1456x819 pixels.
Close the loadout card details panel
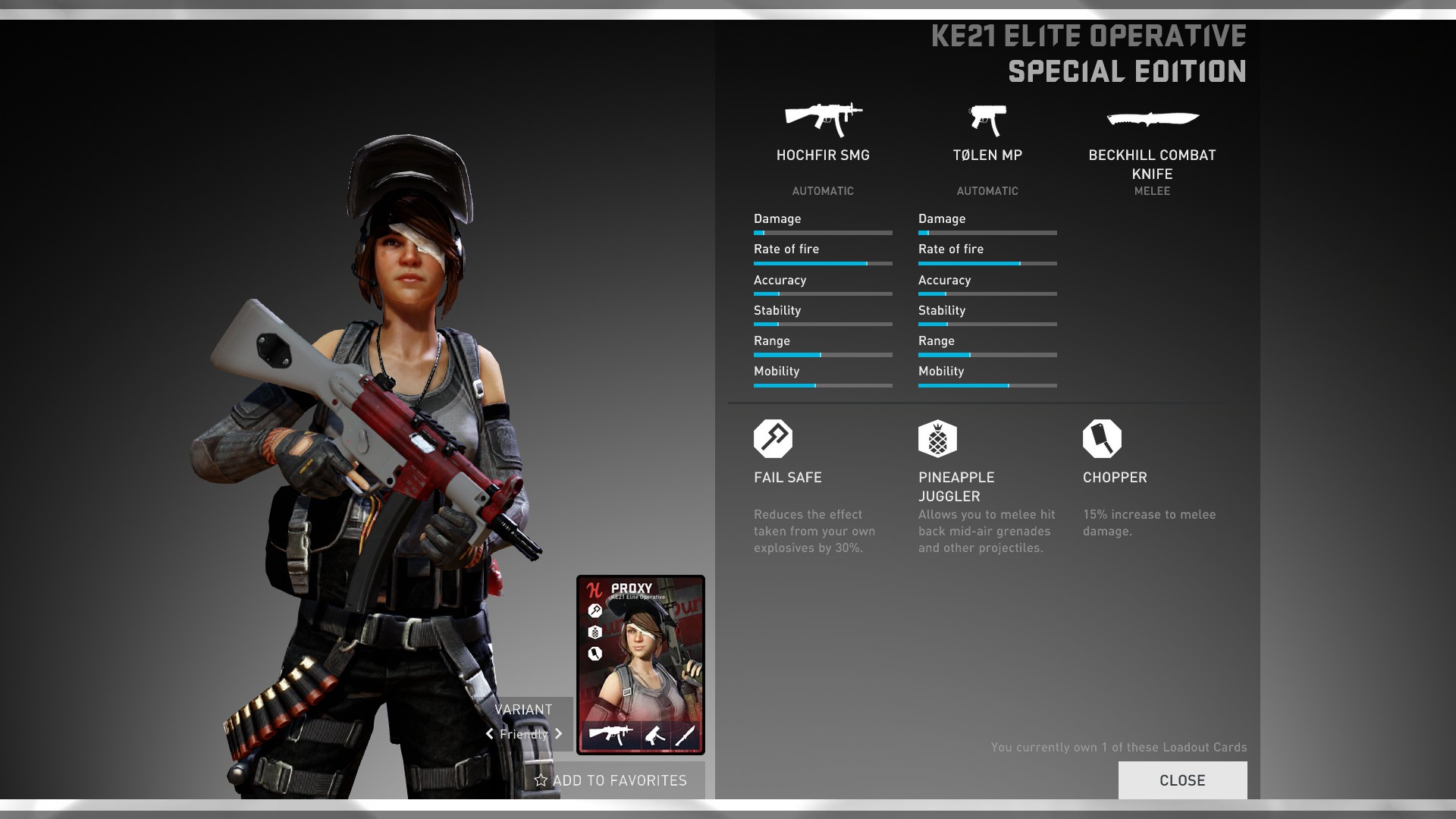click(x=1181, y=780)
